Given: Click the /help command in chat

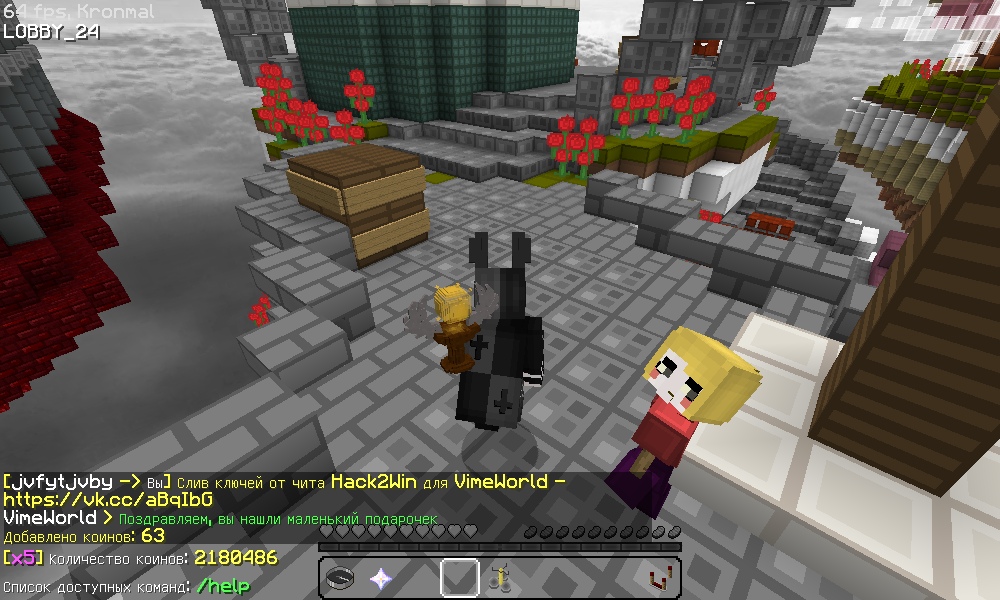Looking at the screenshot, I should [x=222, y=586].
